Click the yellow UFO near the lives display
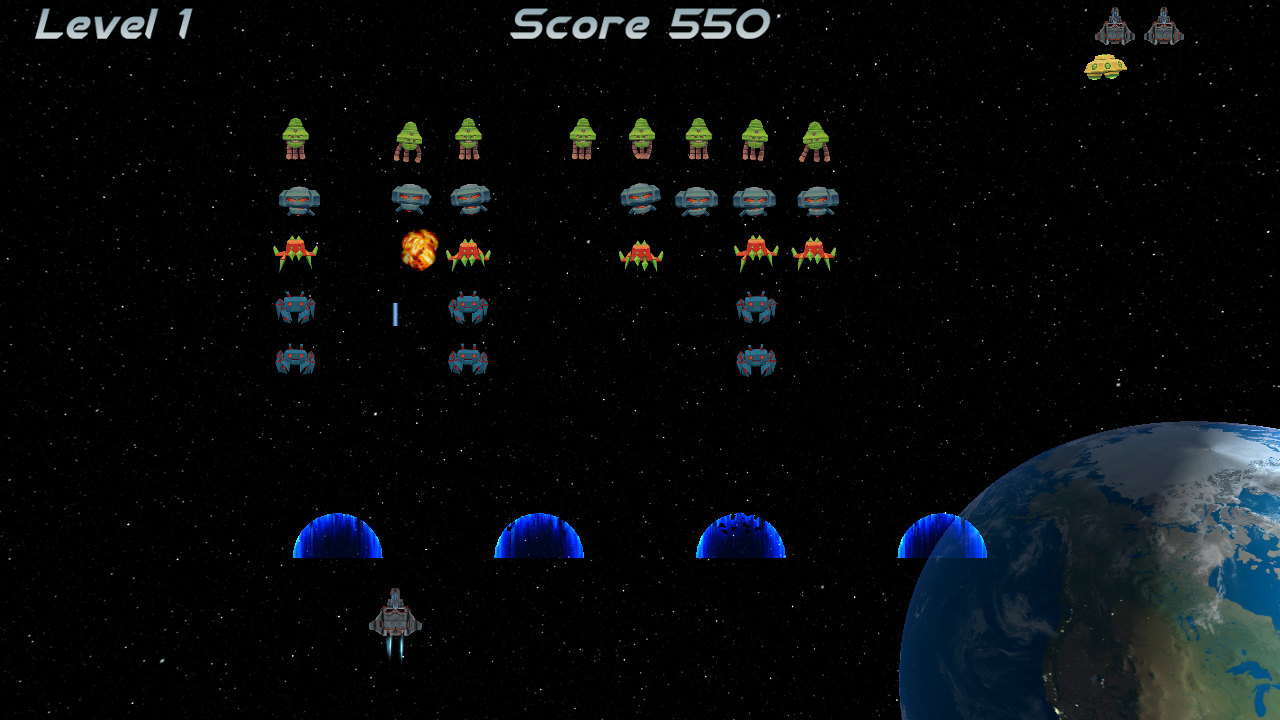The width and height of the screenshot is (1280, 720). (x=1106, y=66)
